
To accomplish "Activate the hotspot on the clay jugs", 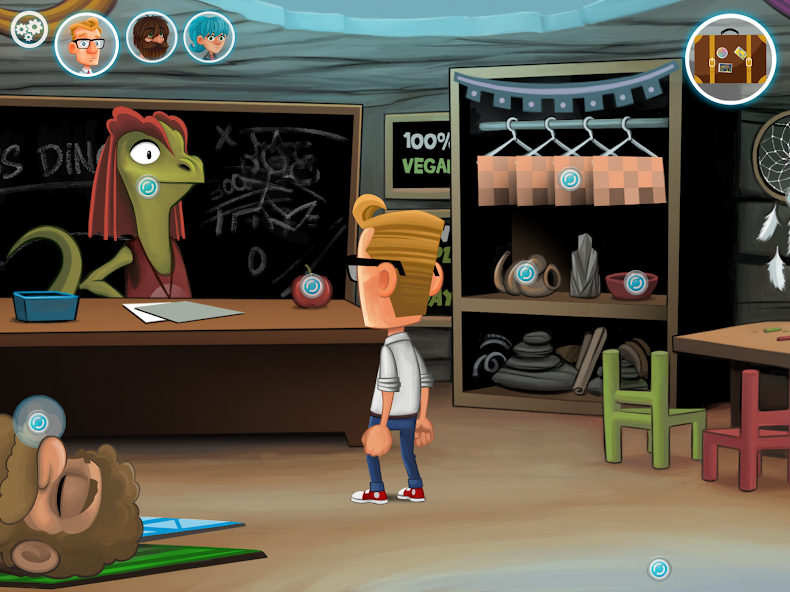I will tap(526, 272).
